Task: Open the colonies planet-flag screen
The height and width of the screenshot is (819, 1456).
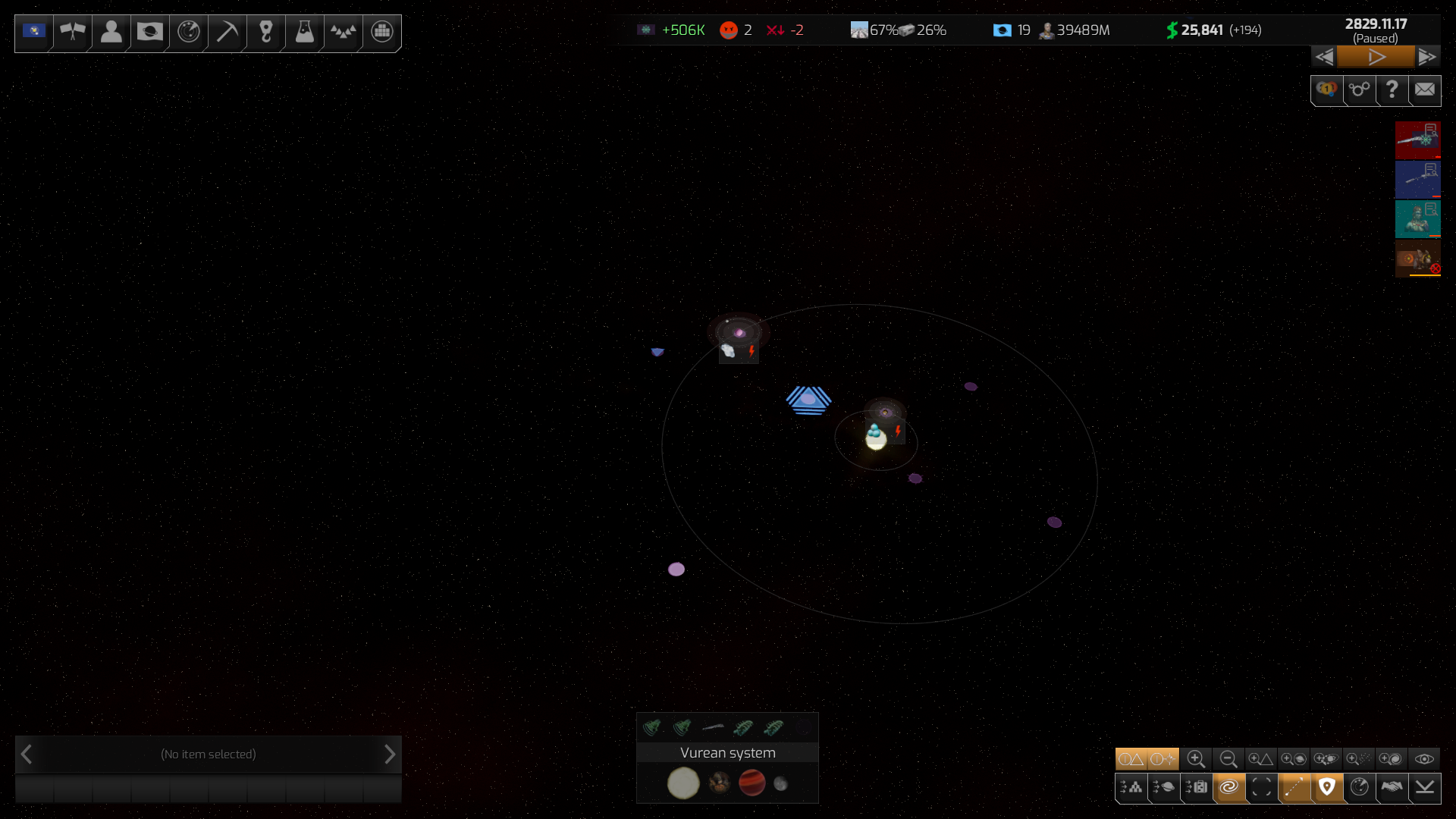Action: tap(150, 32)
